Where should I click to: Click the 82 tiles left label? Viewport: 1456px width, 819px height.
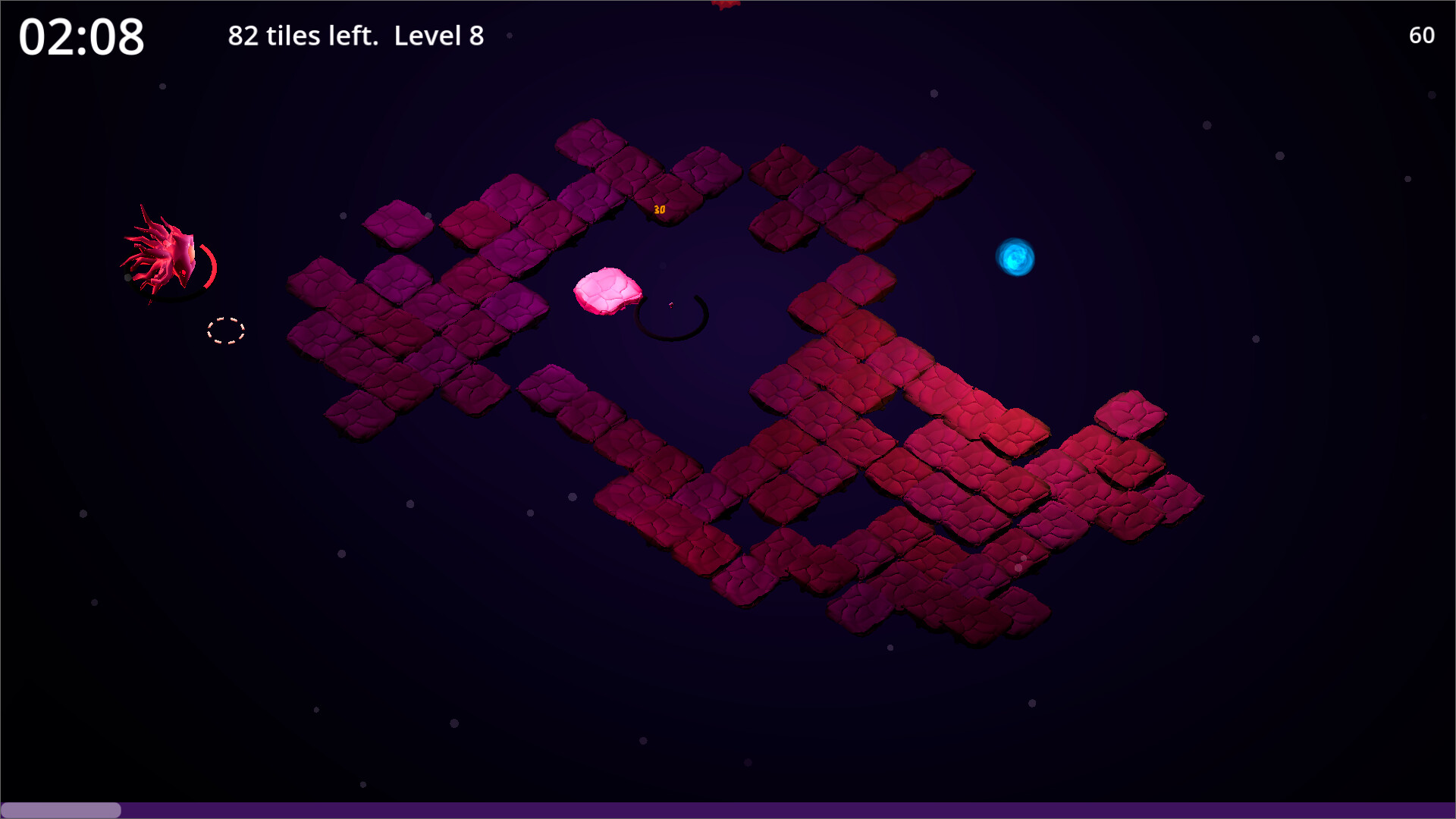pos(303,36)
